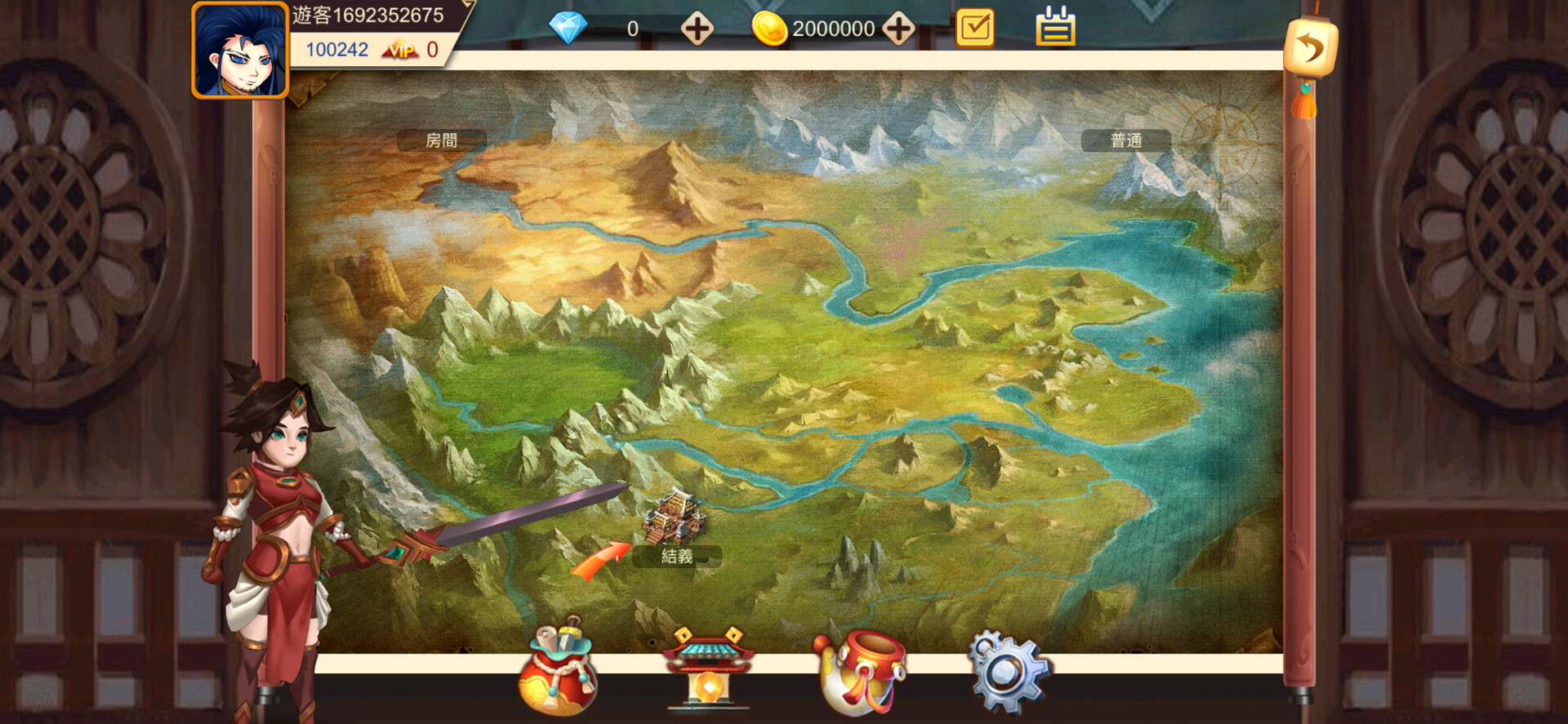Click the 結義 stage name label

[x=675, y=557]
